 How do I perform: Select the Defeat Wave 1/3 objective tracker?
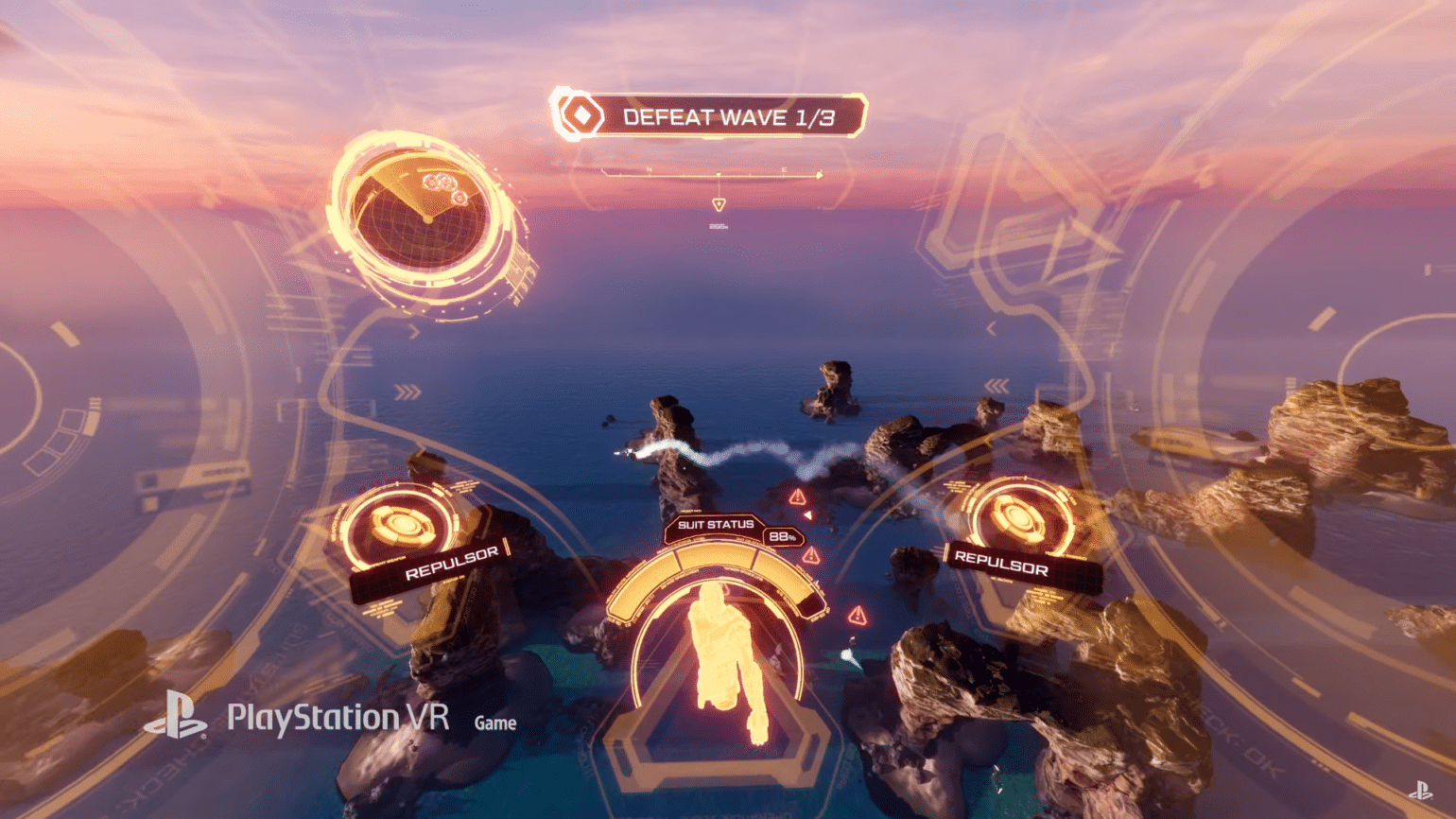click(x=709, y=116)
